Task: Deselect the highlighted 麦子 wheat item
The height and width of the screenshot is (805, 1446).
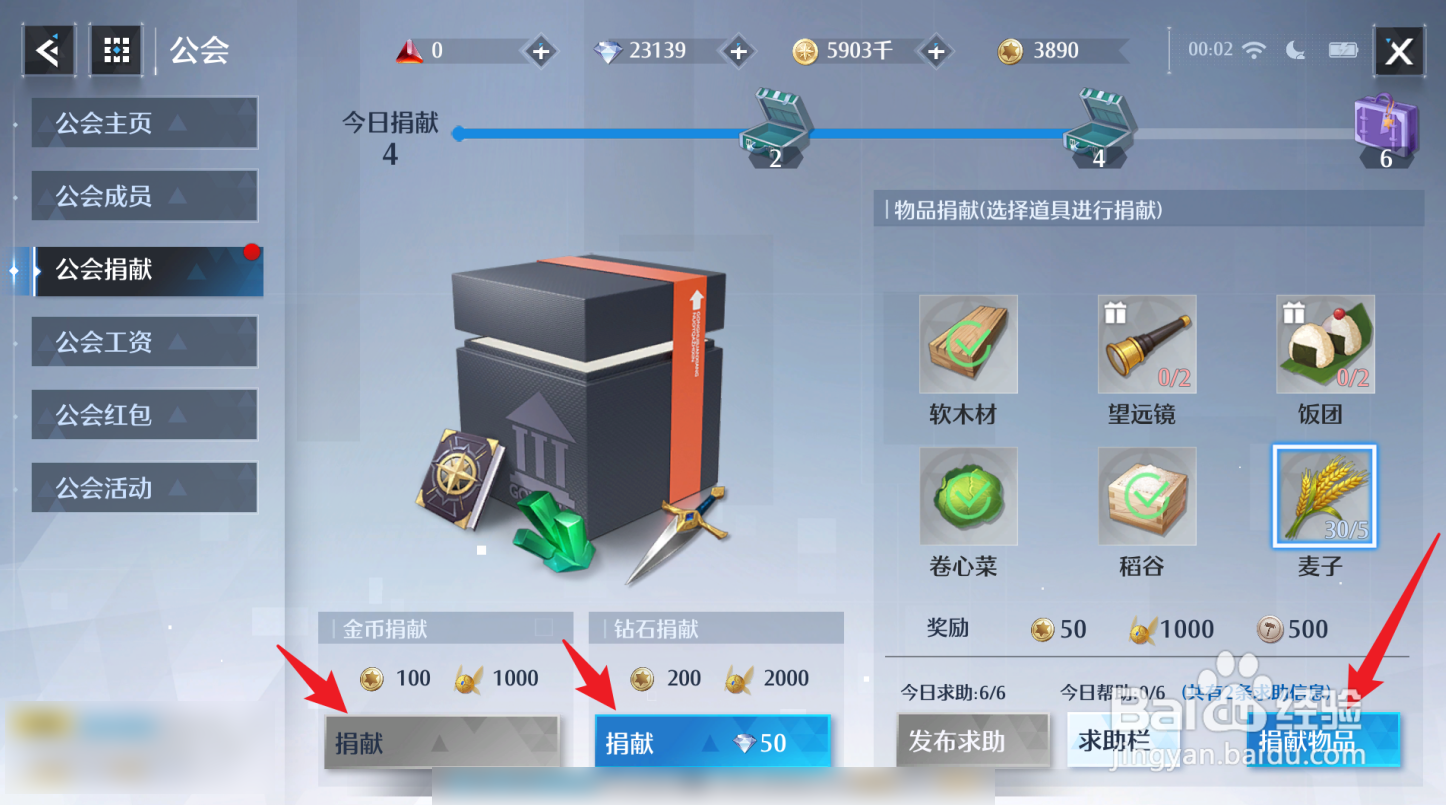Action: 1324,497
